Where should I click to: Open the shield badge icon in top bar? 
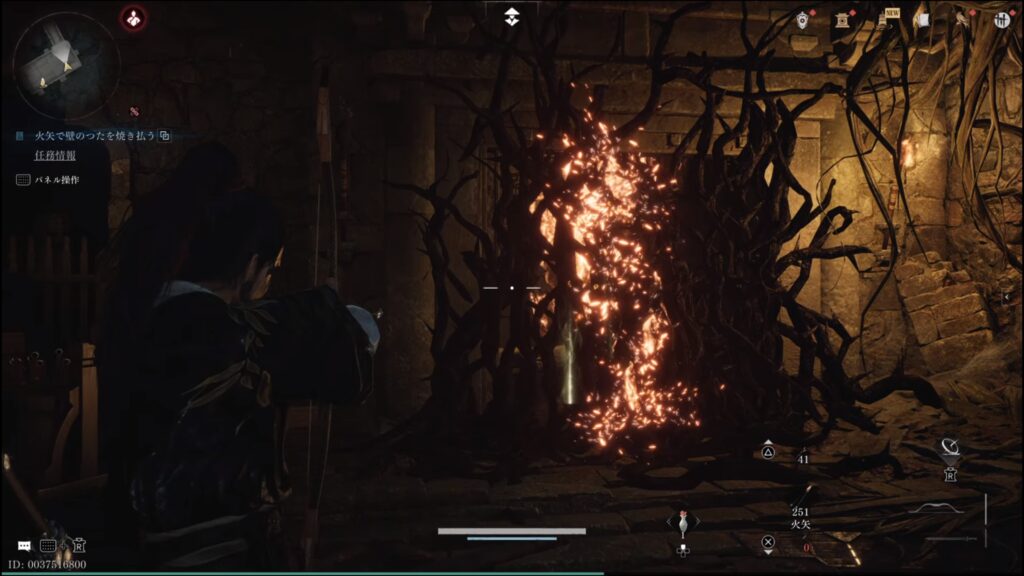click(803, 19)
